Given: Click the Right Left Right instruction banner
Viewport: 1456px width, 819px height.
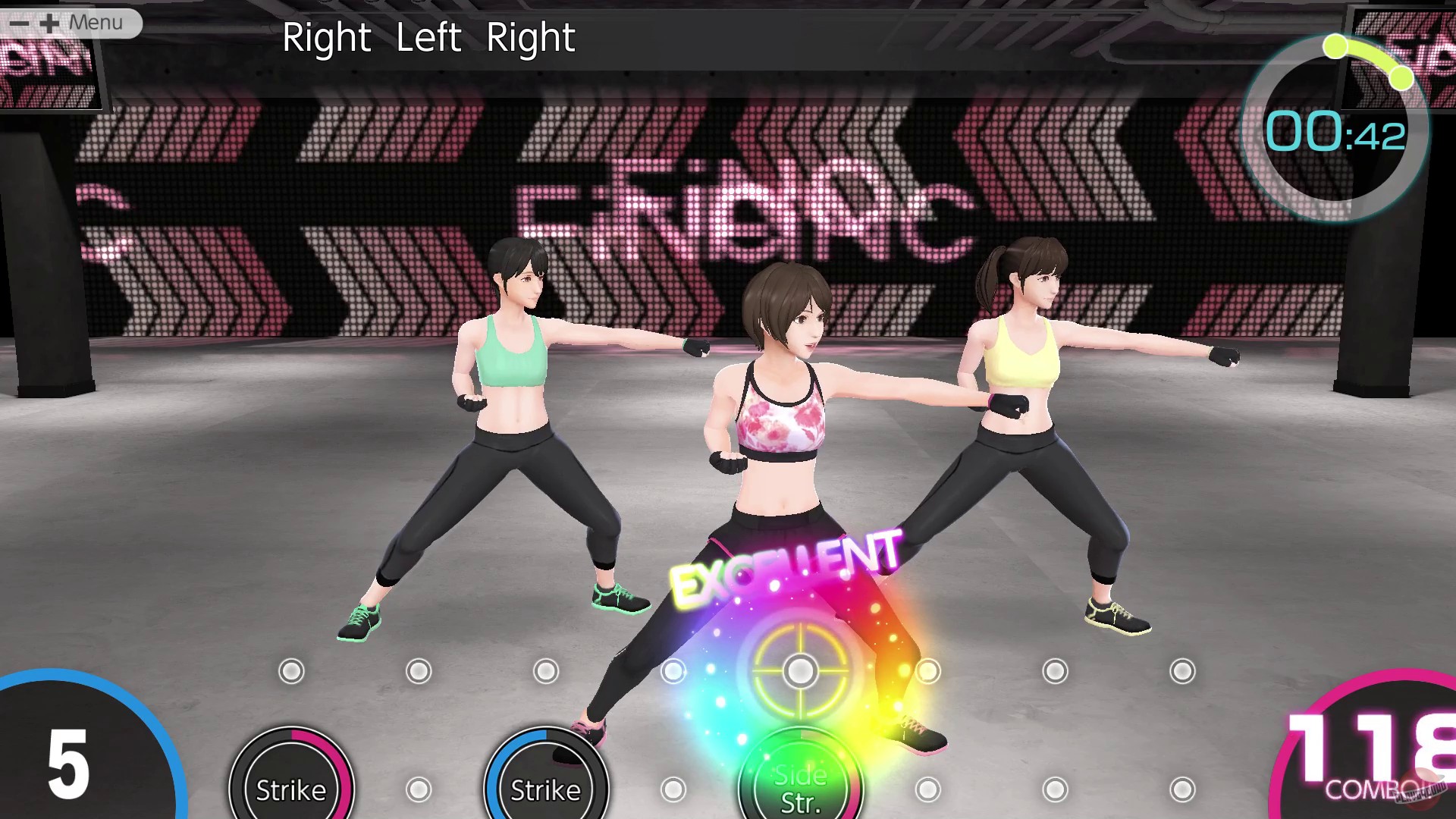Looking at the screenshot, I should click(429, 37).
